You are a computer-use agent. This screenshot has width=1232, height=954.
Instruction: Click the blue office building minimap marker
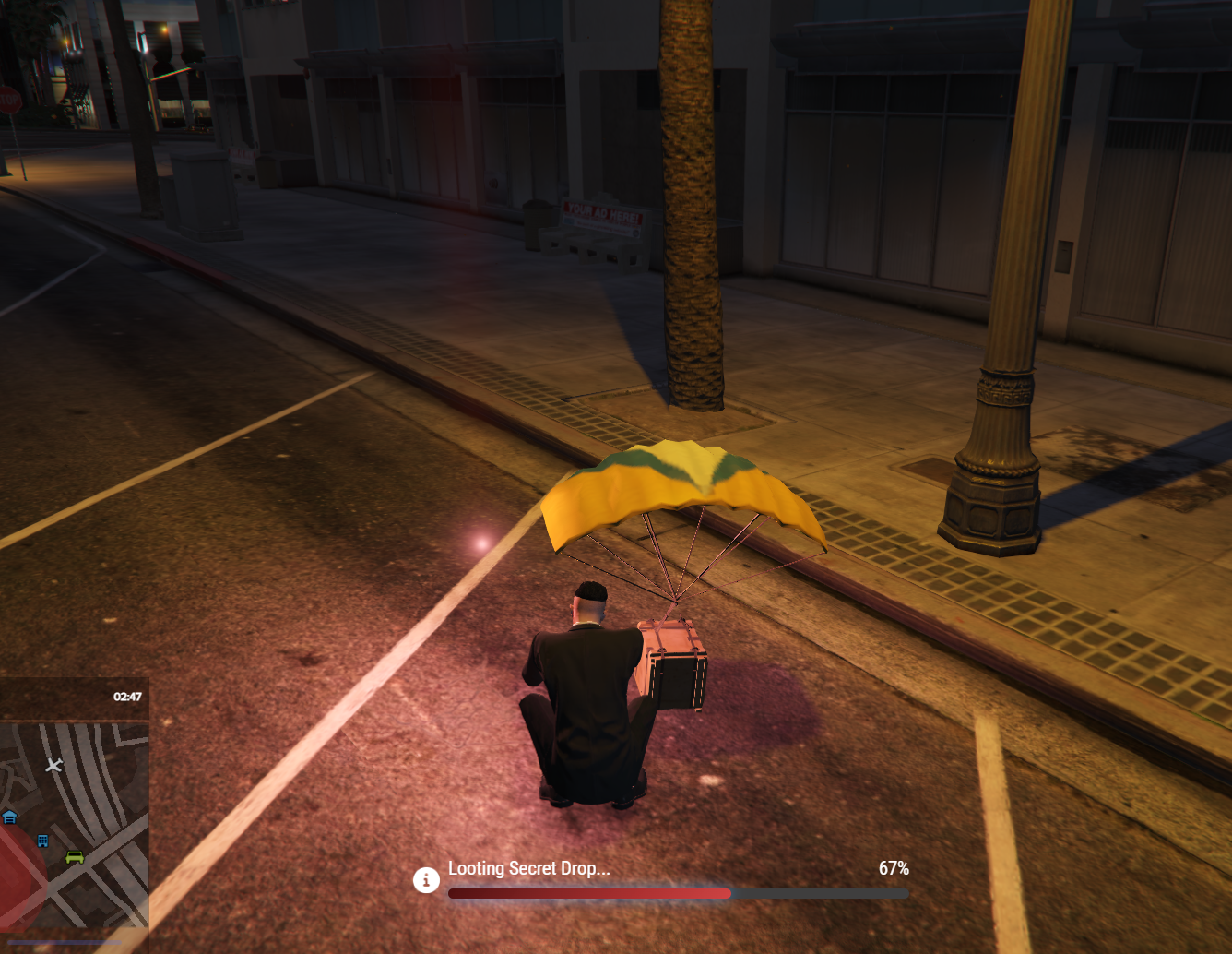42,841
